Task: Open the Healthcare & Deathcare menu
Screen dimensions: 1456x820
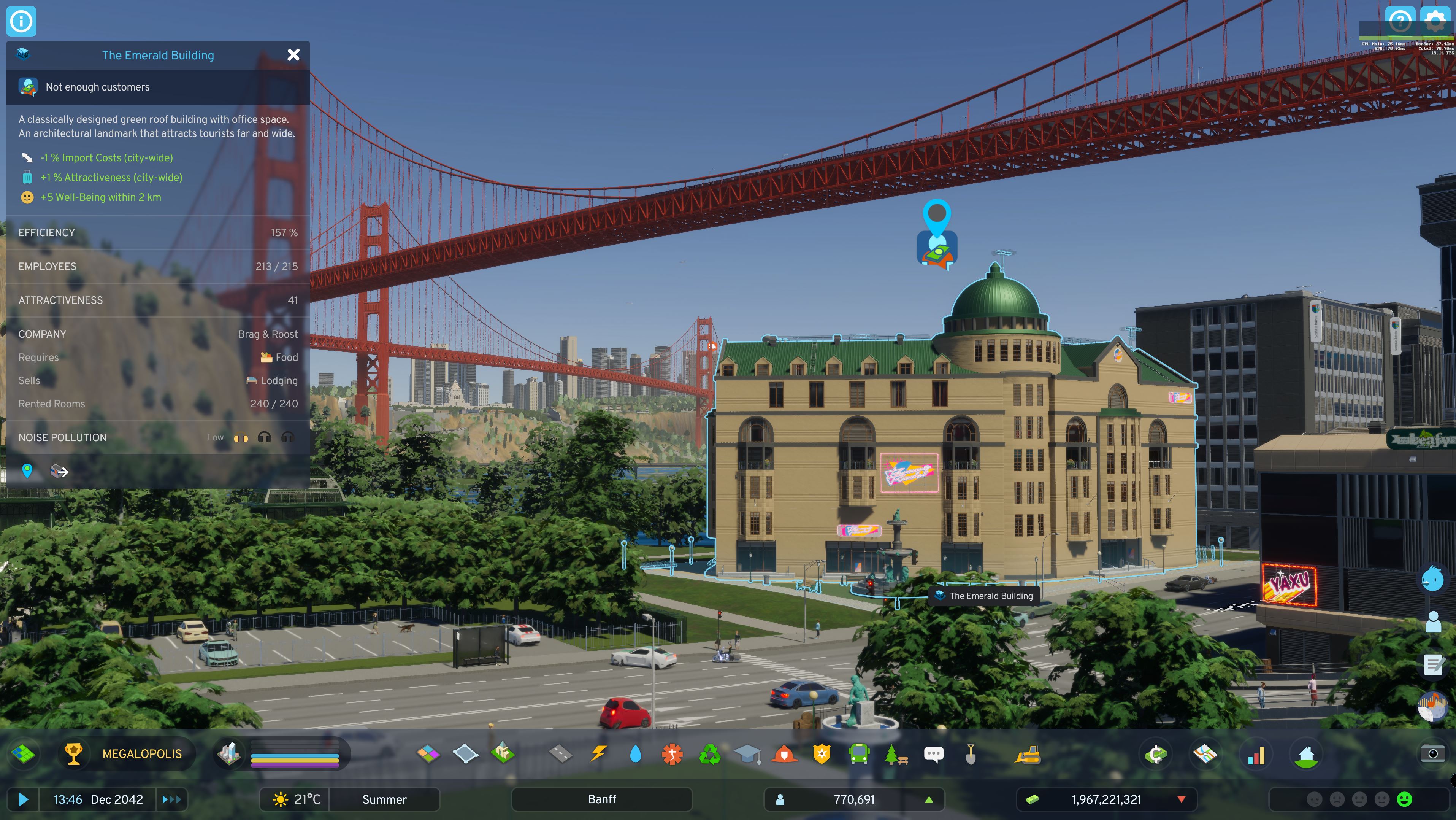Action: 672,754
